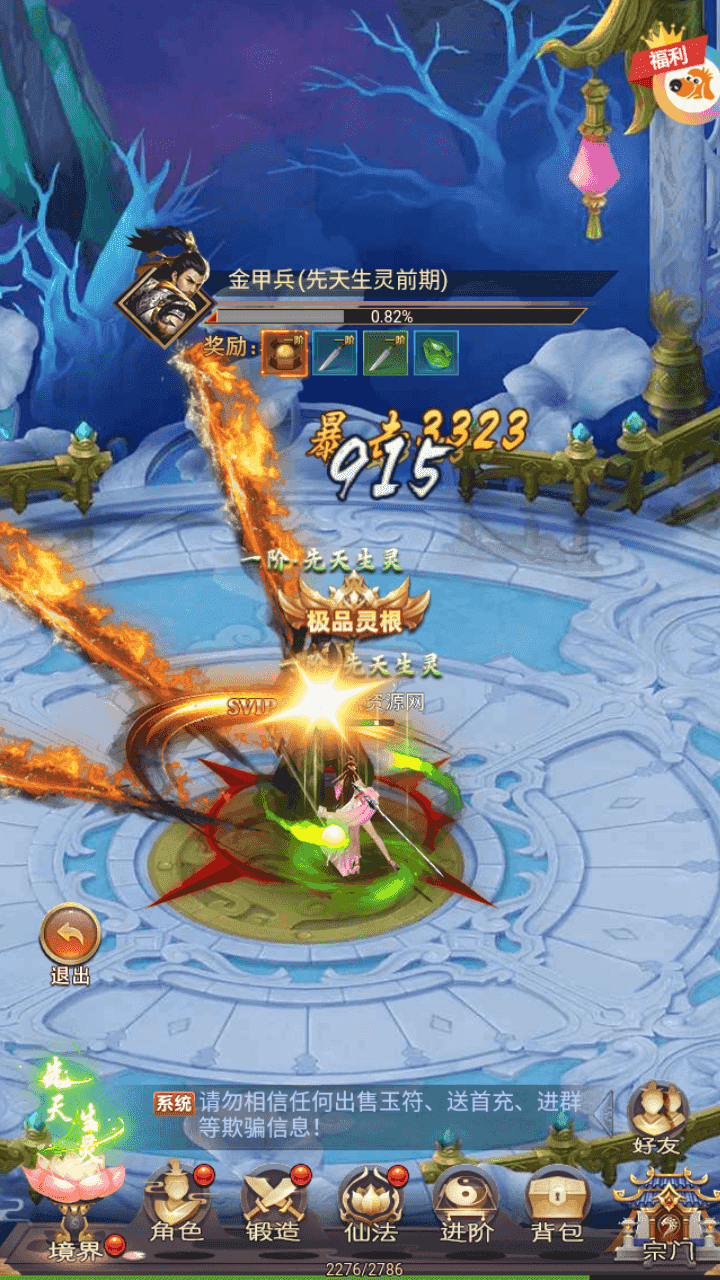Inspect the green-framed sword reward
Viewport: 720px width, 1280px height.
(x=385, y=352)
